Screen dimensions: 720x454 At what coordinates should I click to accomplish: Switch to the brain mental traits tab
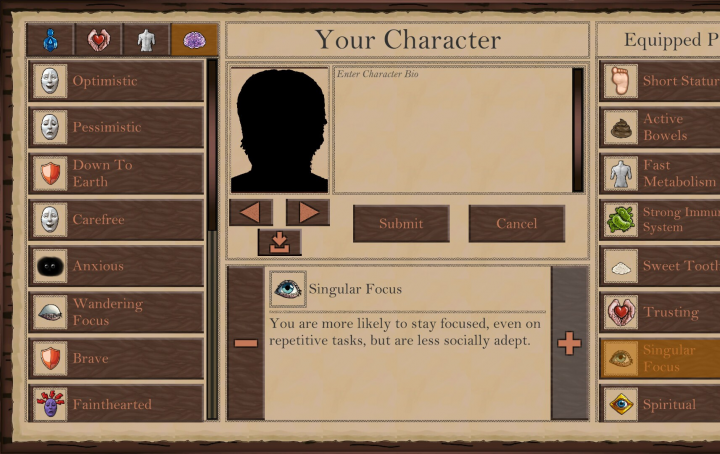[x=193, y=40]
